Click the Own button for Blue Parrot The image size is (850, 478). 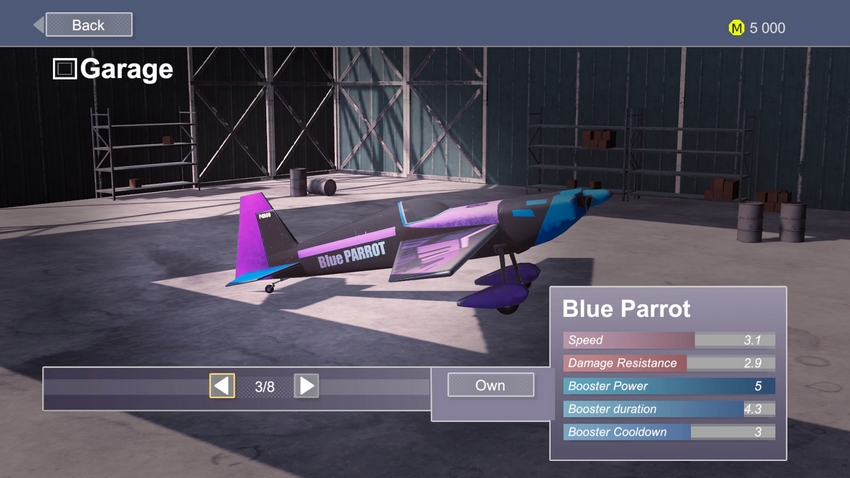click(490, 385)
